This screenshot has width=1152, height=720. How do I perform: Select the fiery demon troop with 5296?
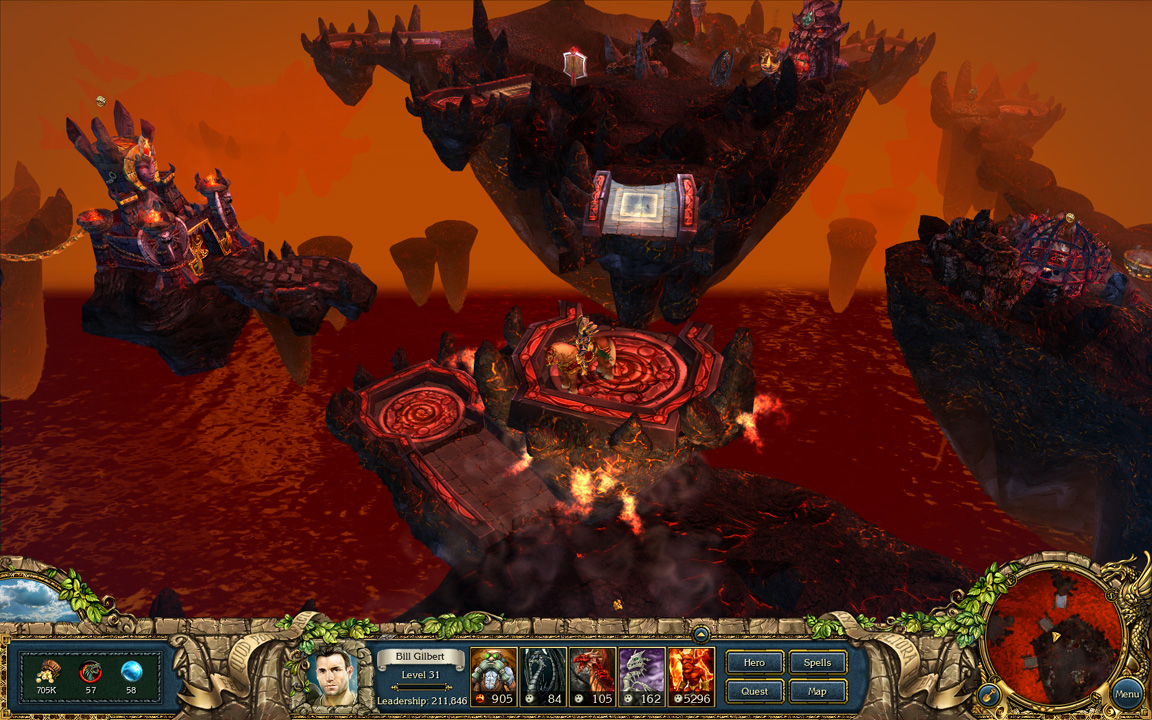pos(692,676)
